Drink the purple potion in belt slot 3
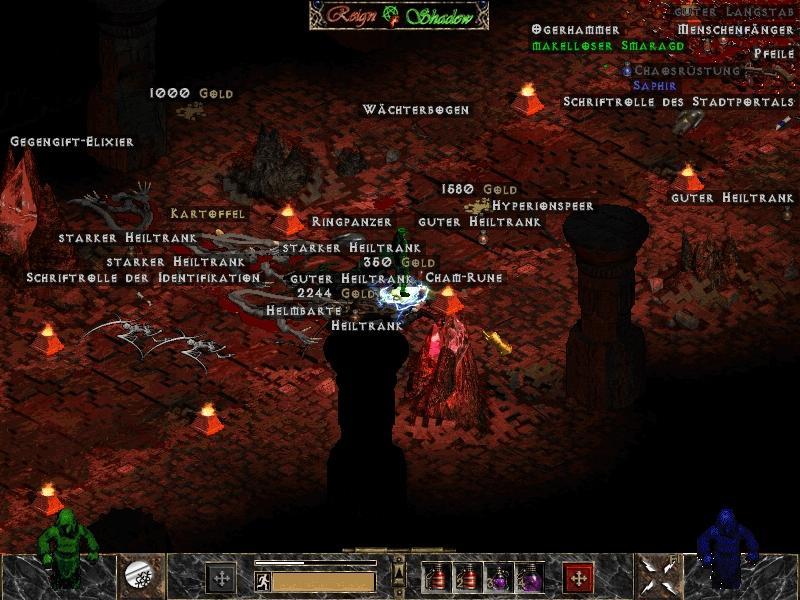 tap(498, 577)
